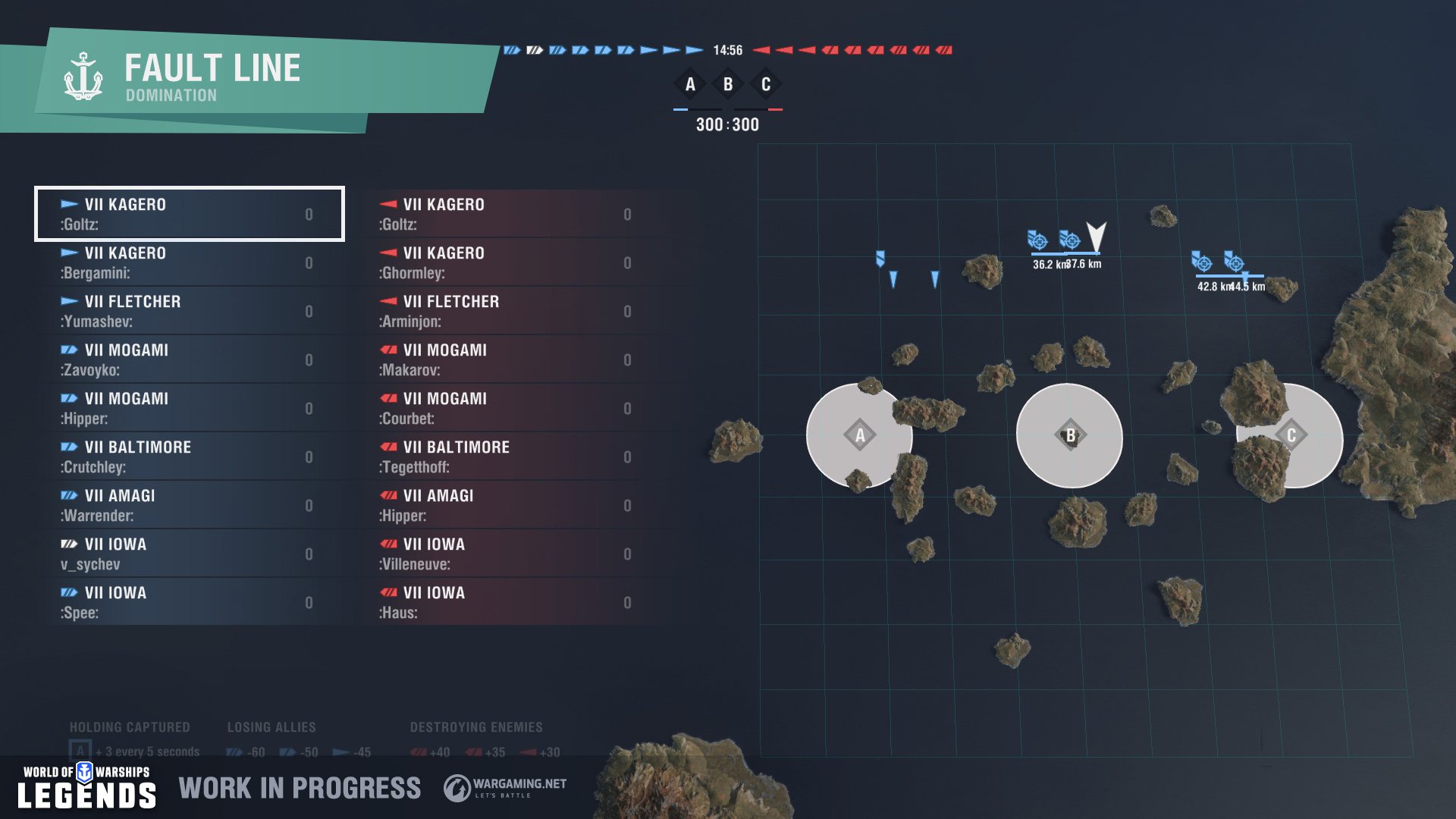Click the cruiser icon next to VII Mogami :Zavoyko:
This screenshot has width=1456, height=819.
click(69, 350)
